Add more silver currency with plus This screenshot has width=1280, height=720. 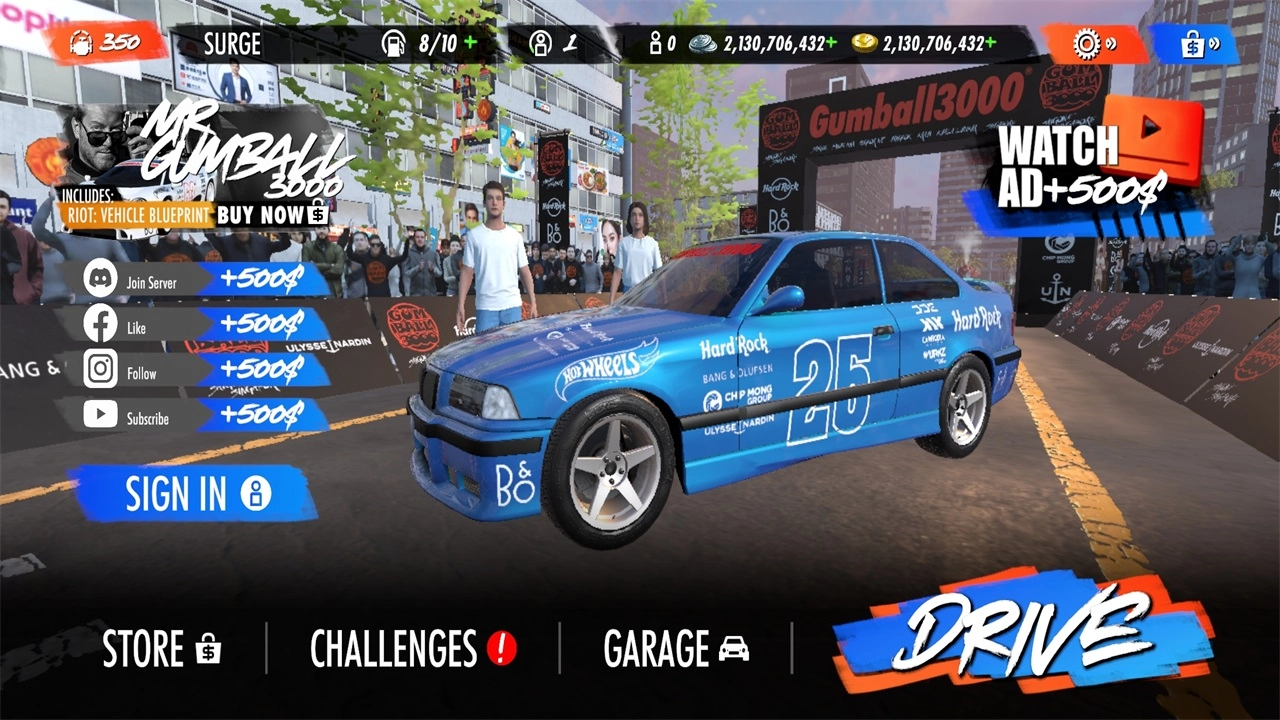coord(831,43)
